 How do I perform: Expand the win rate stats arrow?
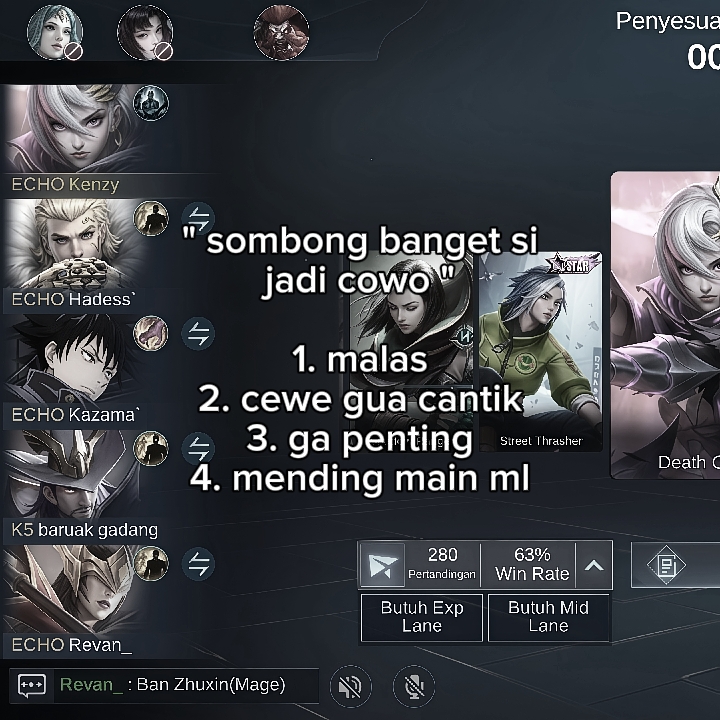pos(594,566)
